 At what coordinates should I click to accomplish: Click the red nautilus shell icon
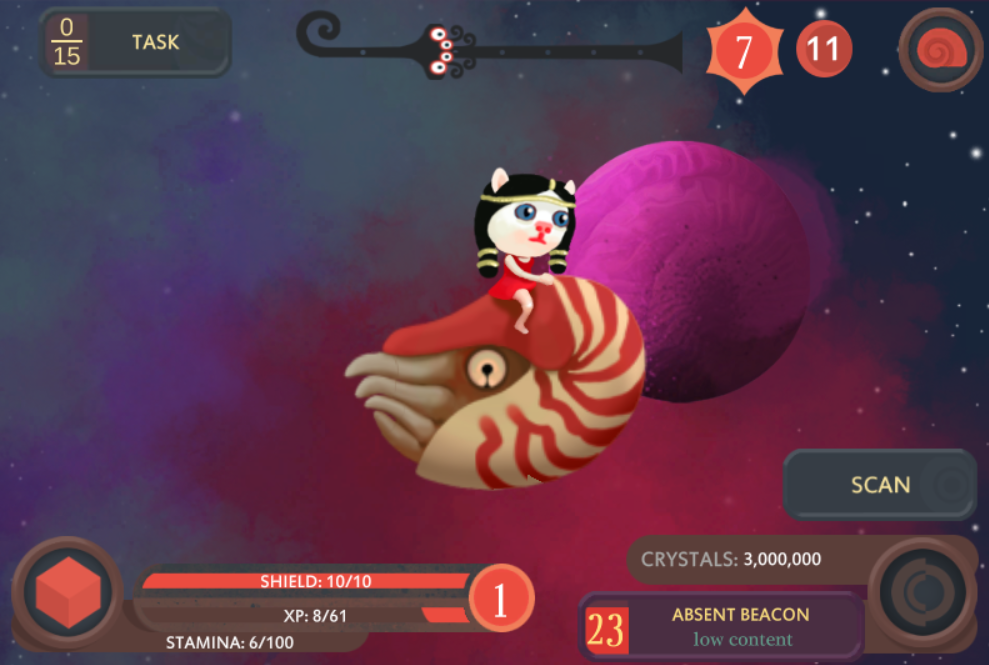click(x=941, y=50)
